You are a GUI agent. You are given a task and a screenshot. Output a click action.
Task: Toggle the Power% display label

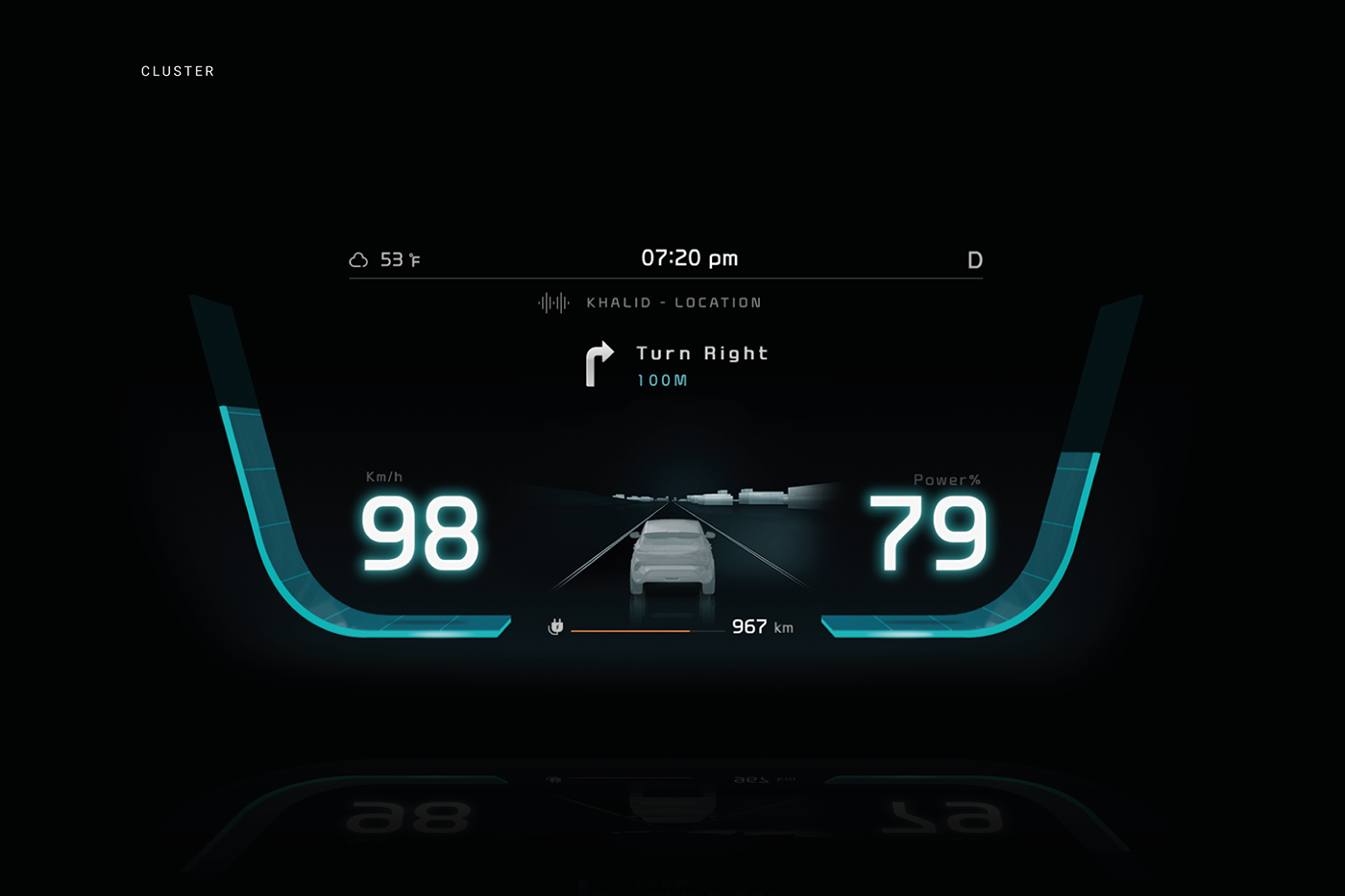(x=946, y=479)
